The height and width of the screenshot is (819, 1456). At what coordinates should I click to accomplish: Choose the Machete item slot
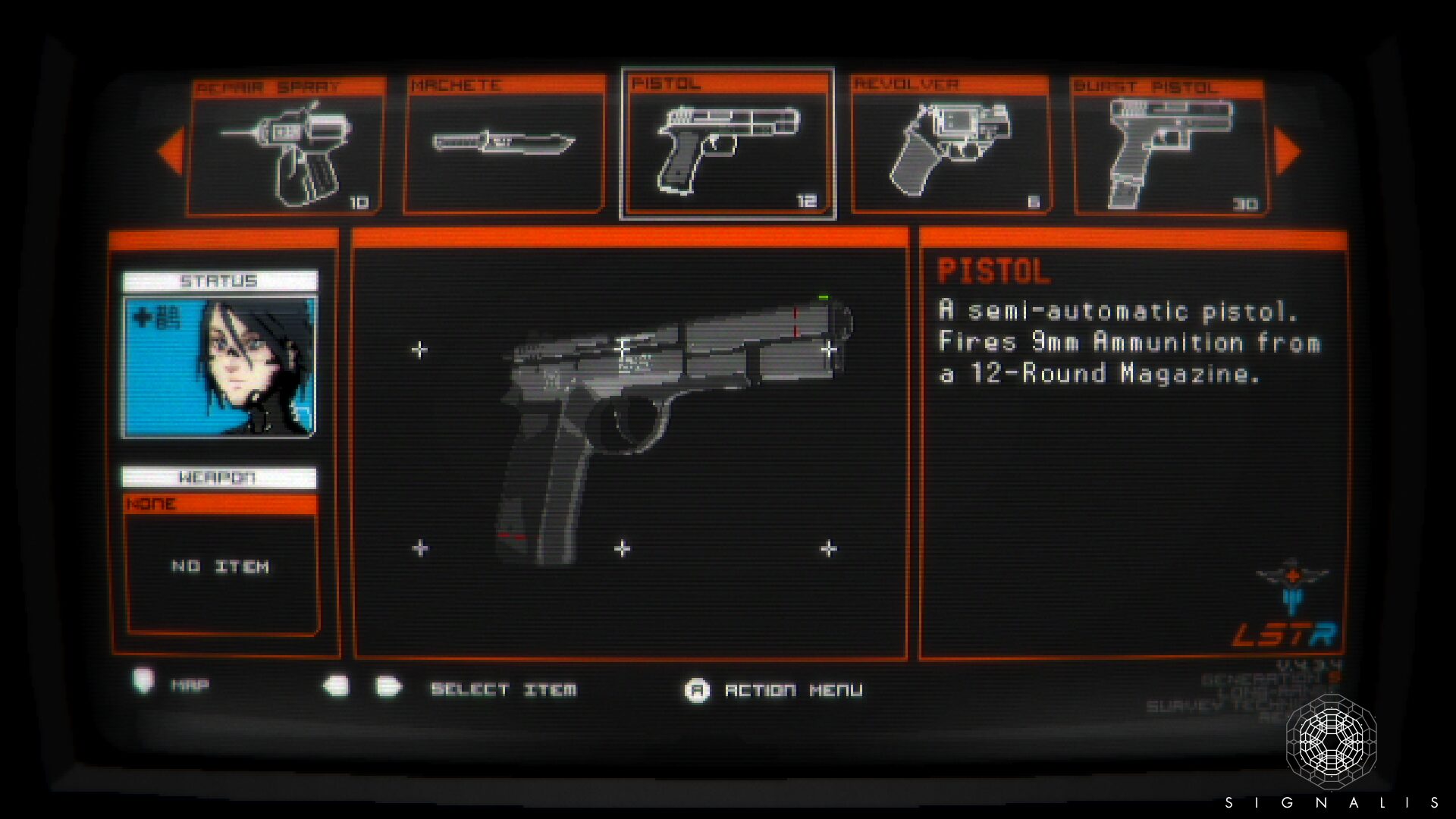pyautogui.click(x=504, y=144)
